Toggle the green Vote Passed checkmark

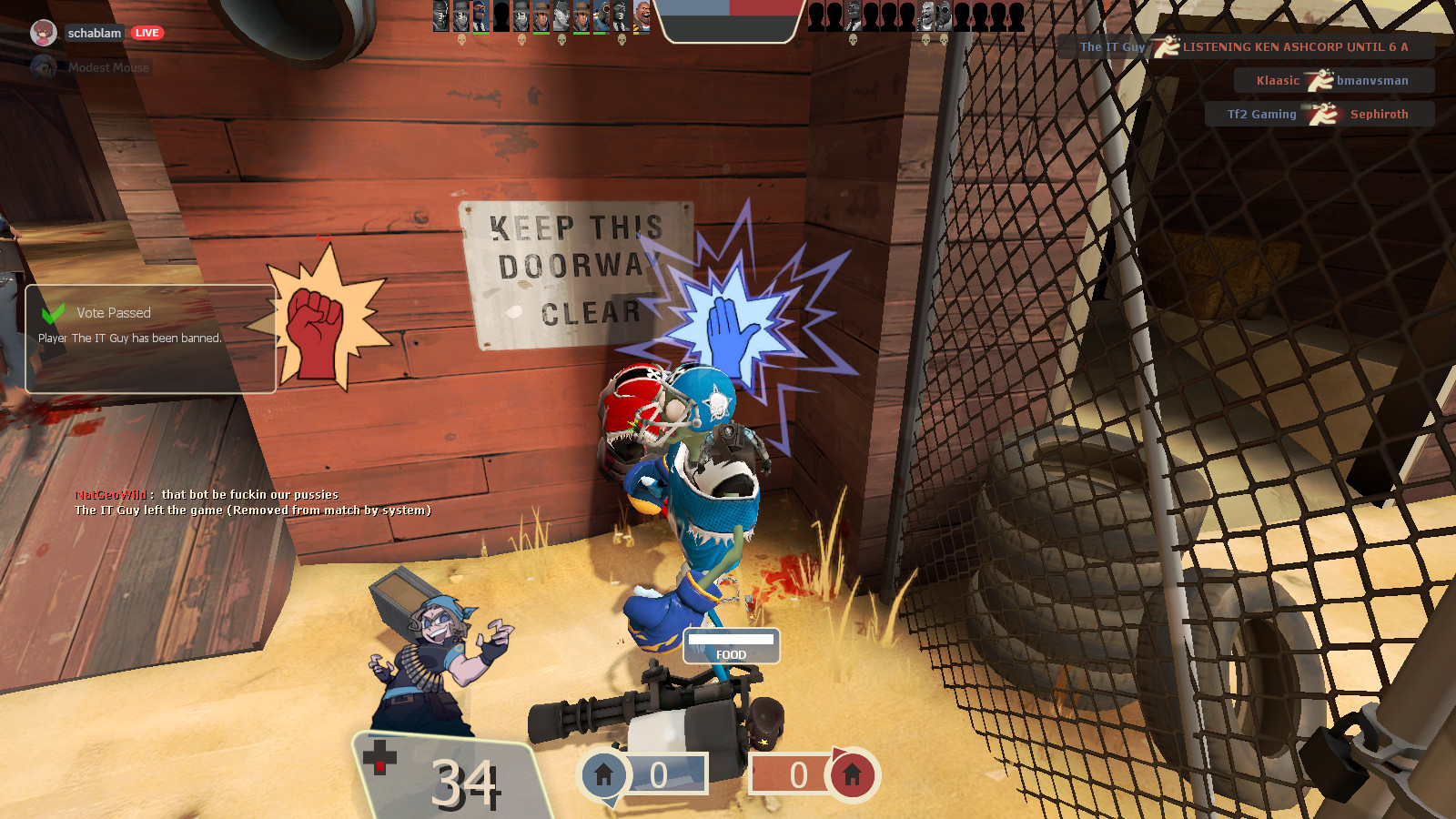[53, 312]
